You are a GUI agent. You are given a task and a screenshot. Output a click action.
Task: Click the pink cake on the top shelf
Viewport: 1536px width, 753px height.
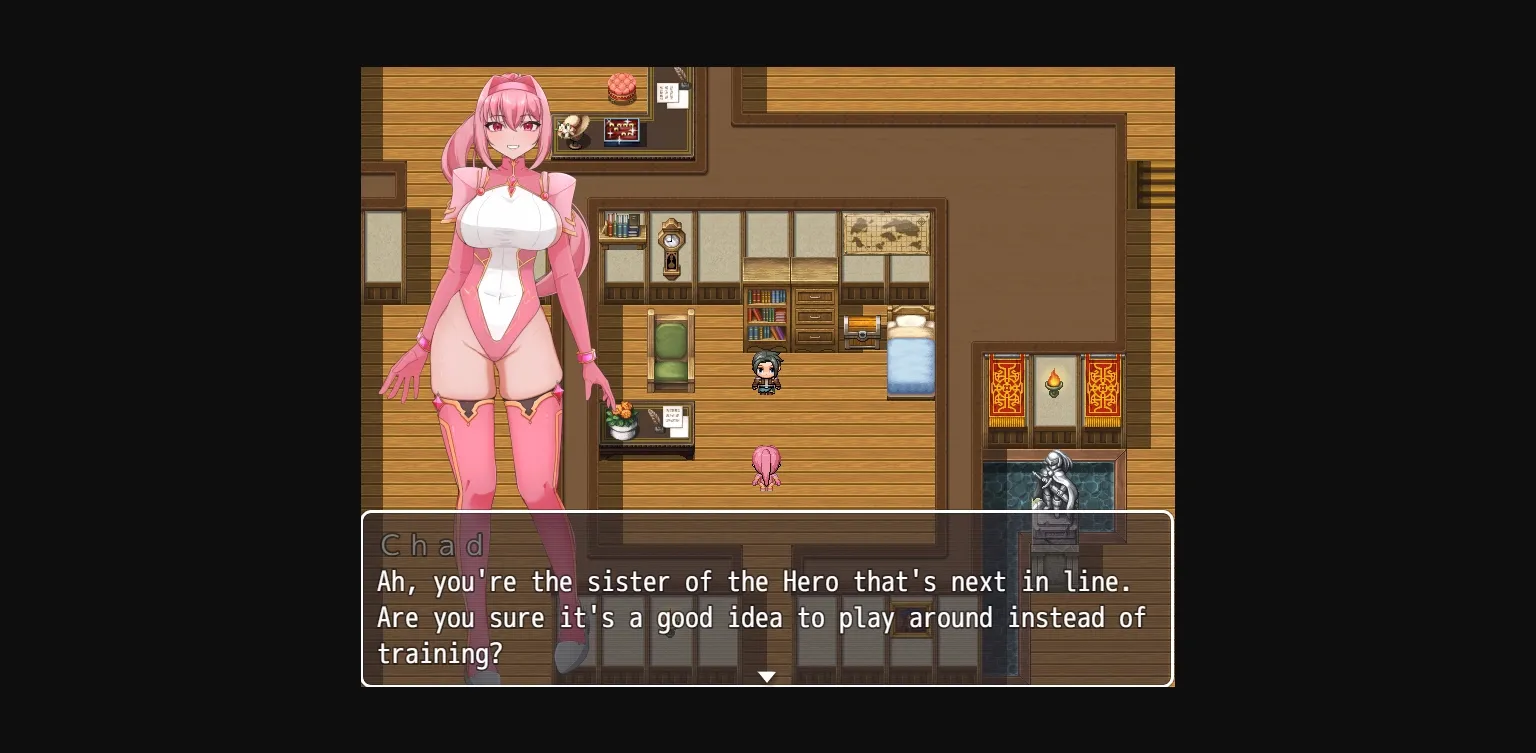620,90
